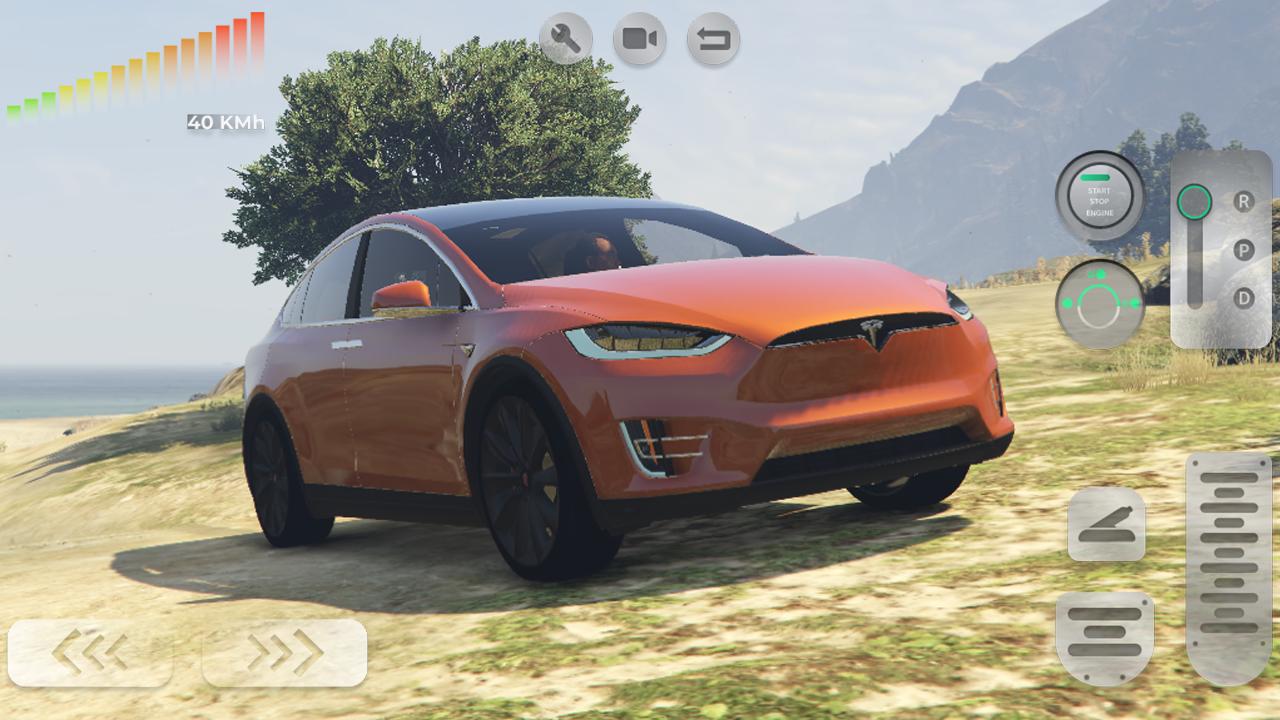Select D on the gear selector
The height and width of the screenshot is (720, 1280).
pyautogui.click(x=1243, y=297)
